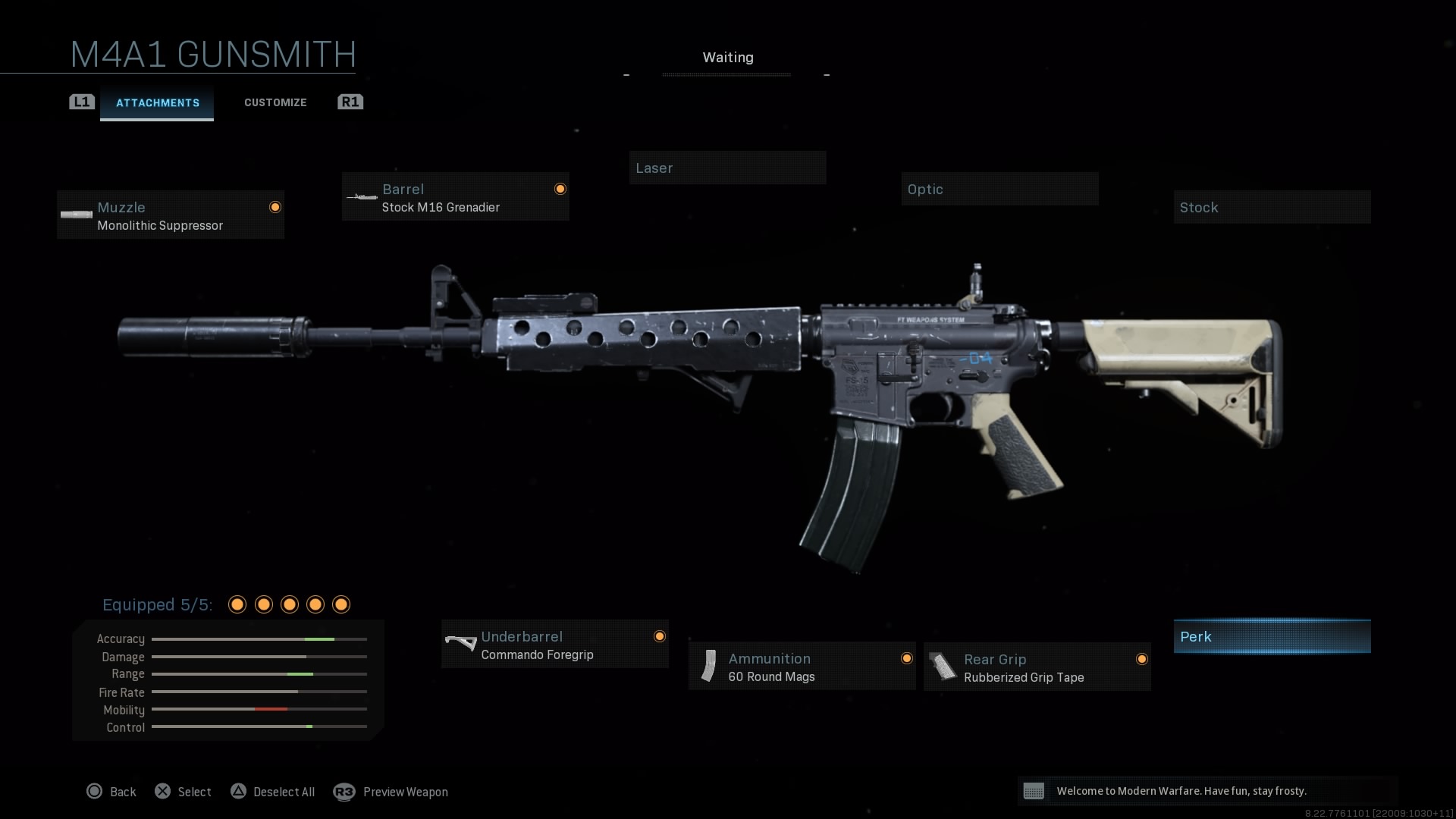The image size is (1456, 819).
Task: Select the Commando Foregrip underbarrel icon
Action: 461,644
